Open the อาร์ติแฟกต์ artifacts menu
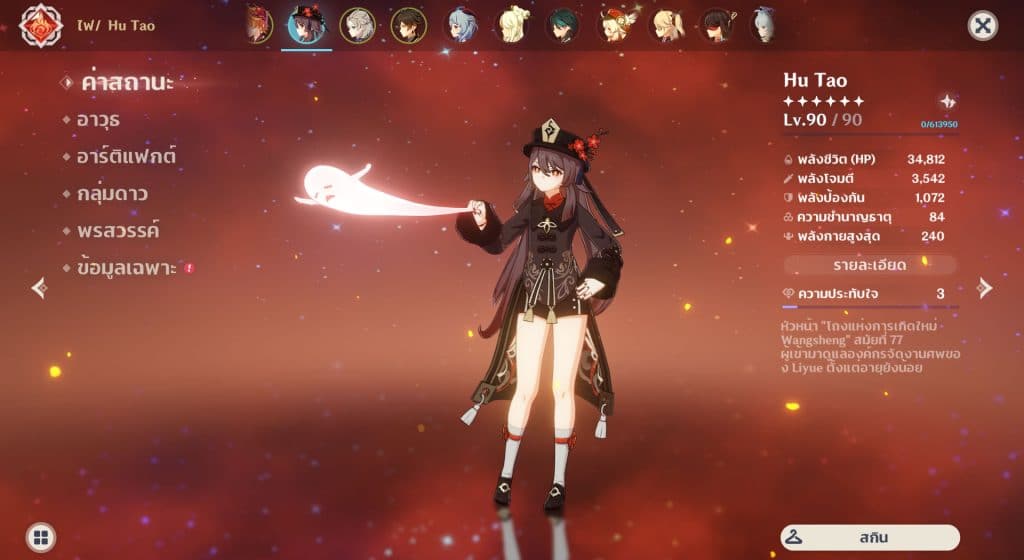This screenshot has height=560, width=1024. (125, 157)
